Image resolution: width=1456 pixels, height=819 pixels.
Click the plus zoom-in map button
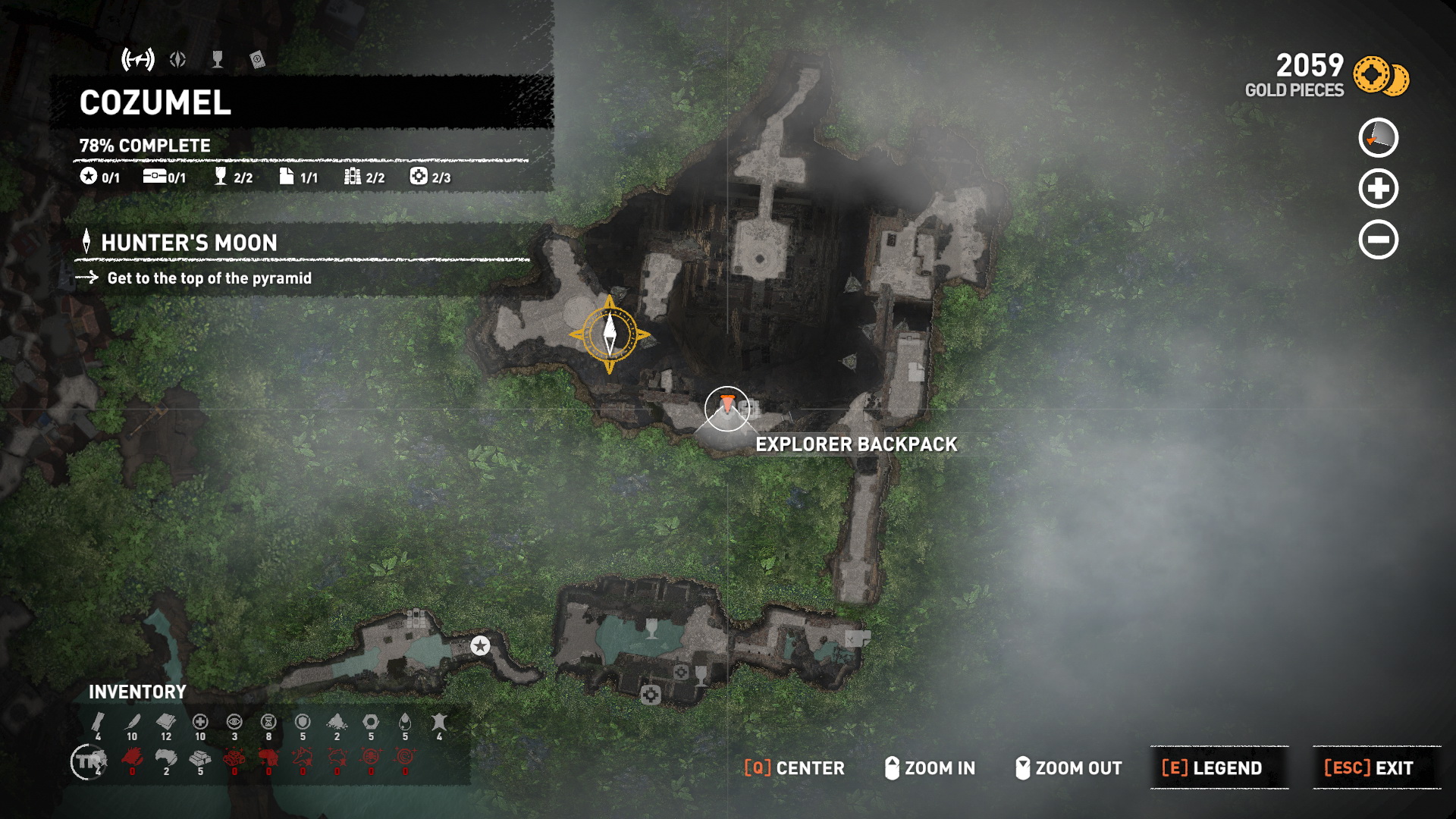pyautogui.click(x=1378, y=189)
